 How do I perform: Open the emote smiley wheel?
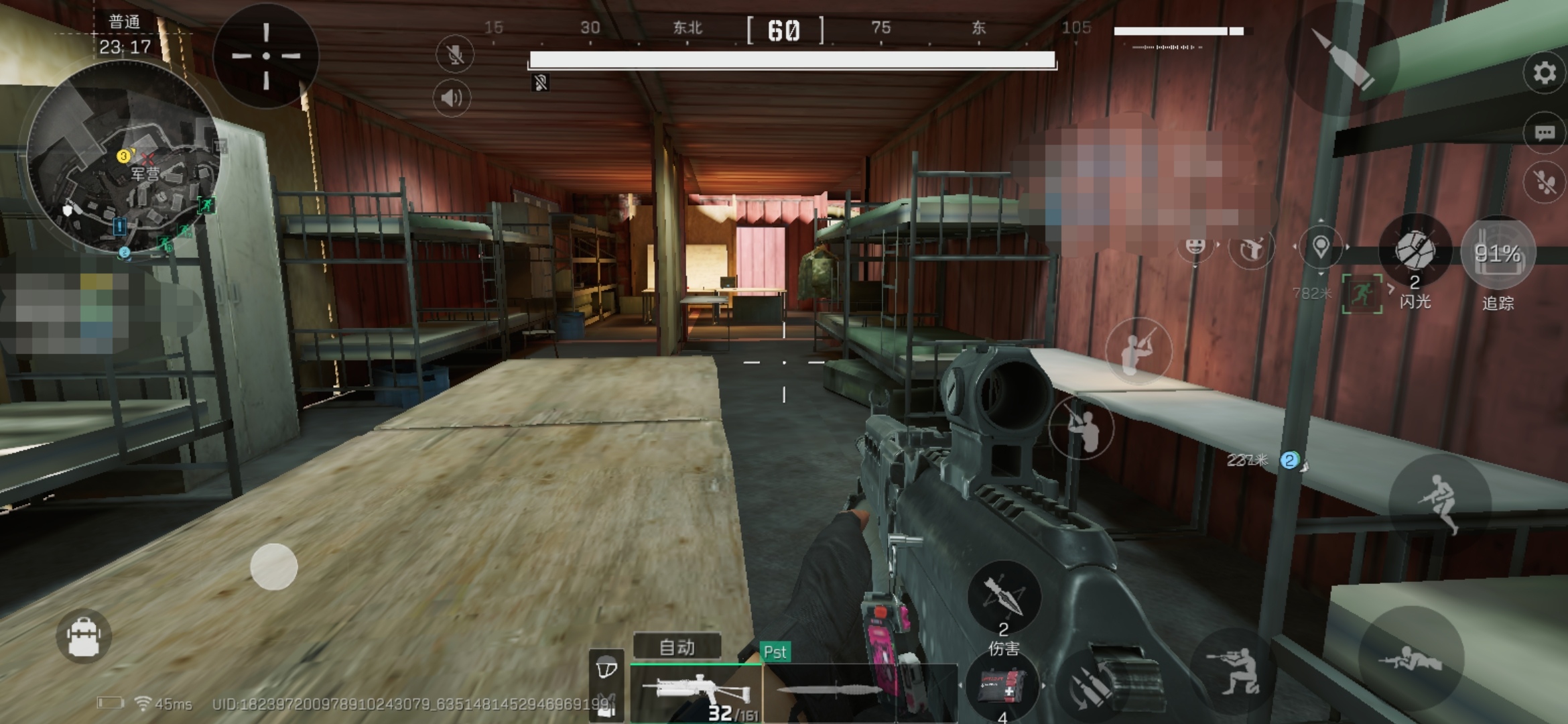[1195, 247]
